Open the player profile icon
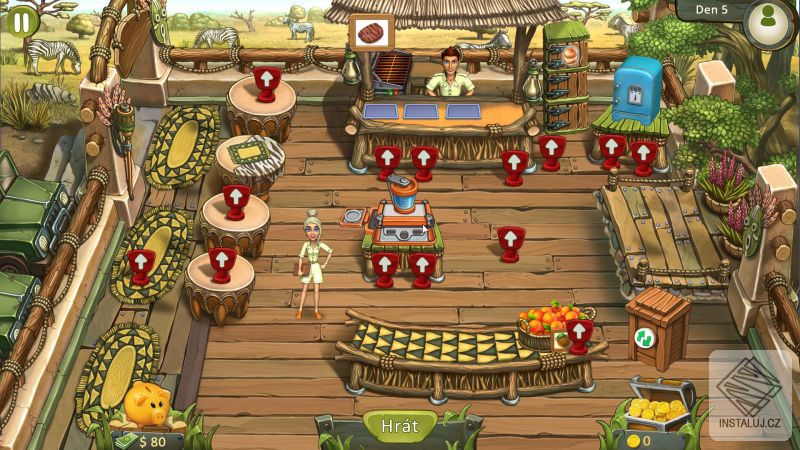Viewport: 800px width, 450px height. (x=768, y=22)
